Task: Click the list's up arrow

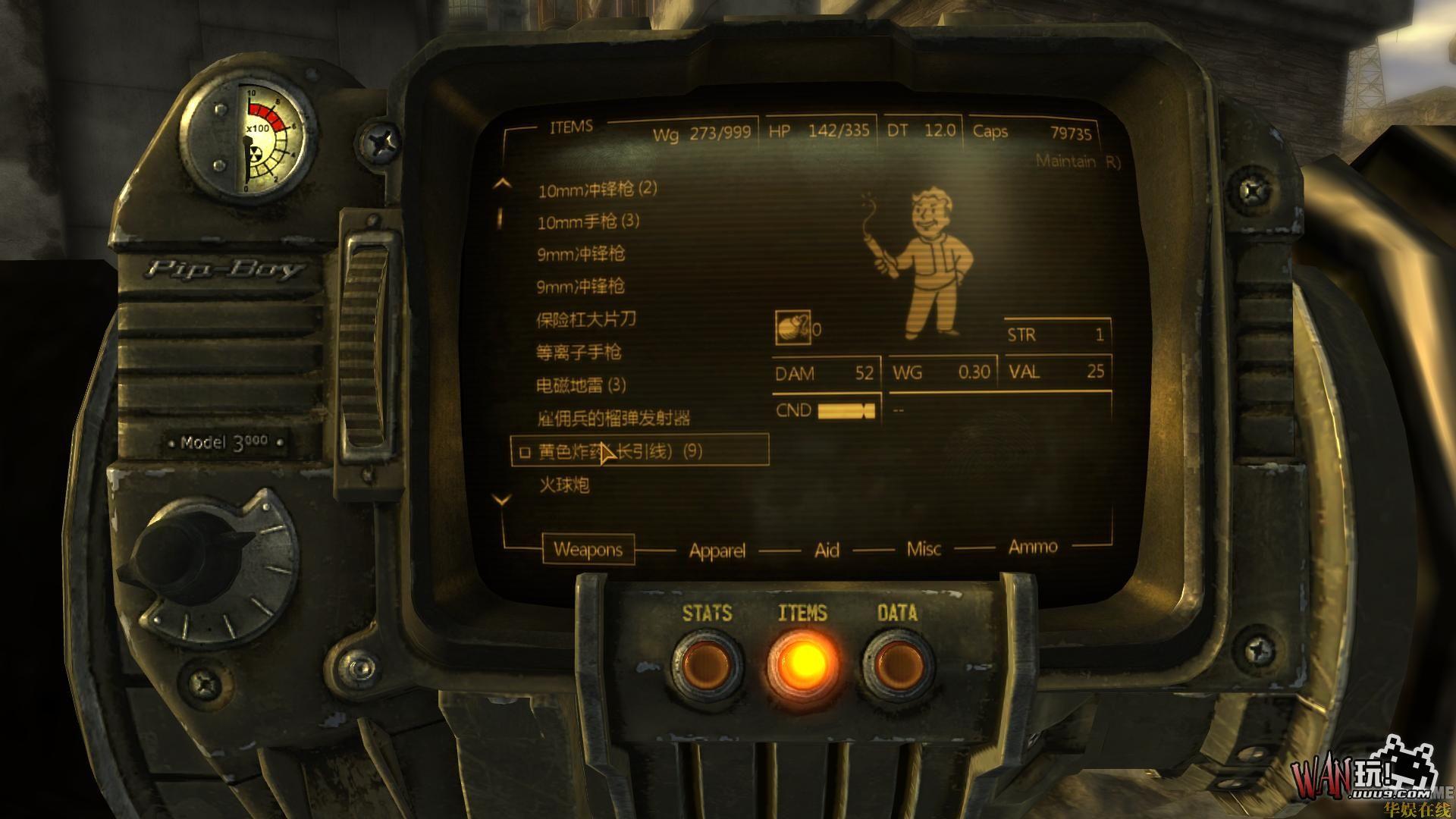Action: point(502,184)
